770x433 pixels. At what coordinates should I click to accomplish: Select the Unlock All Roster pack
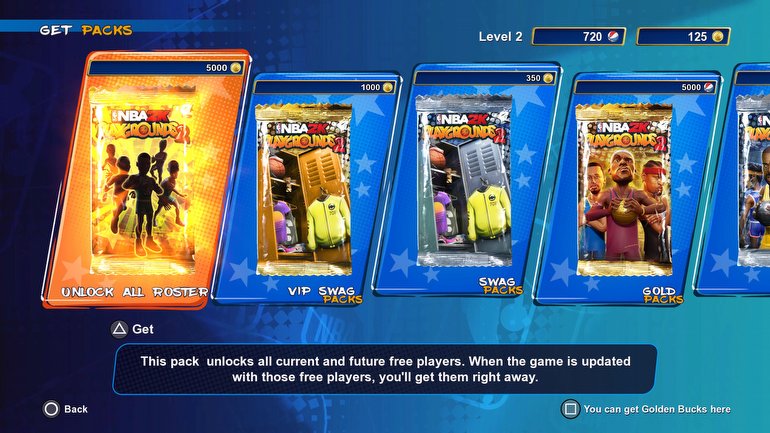[x=145, y=180]
